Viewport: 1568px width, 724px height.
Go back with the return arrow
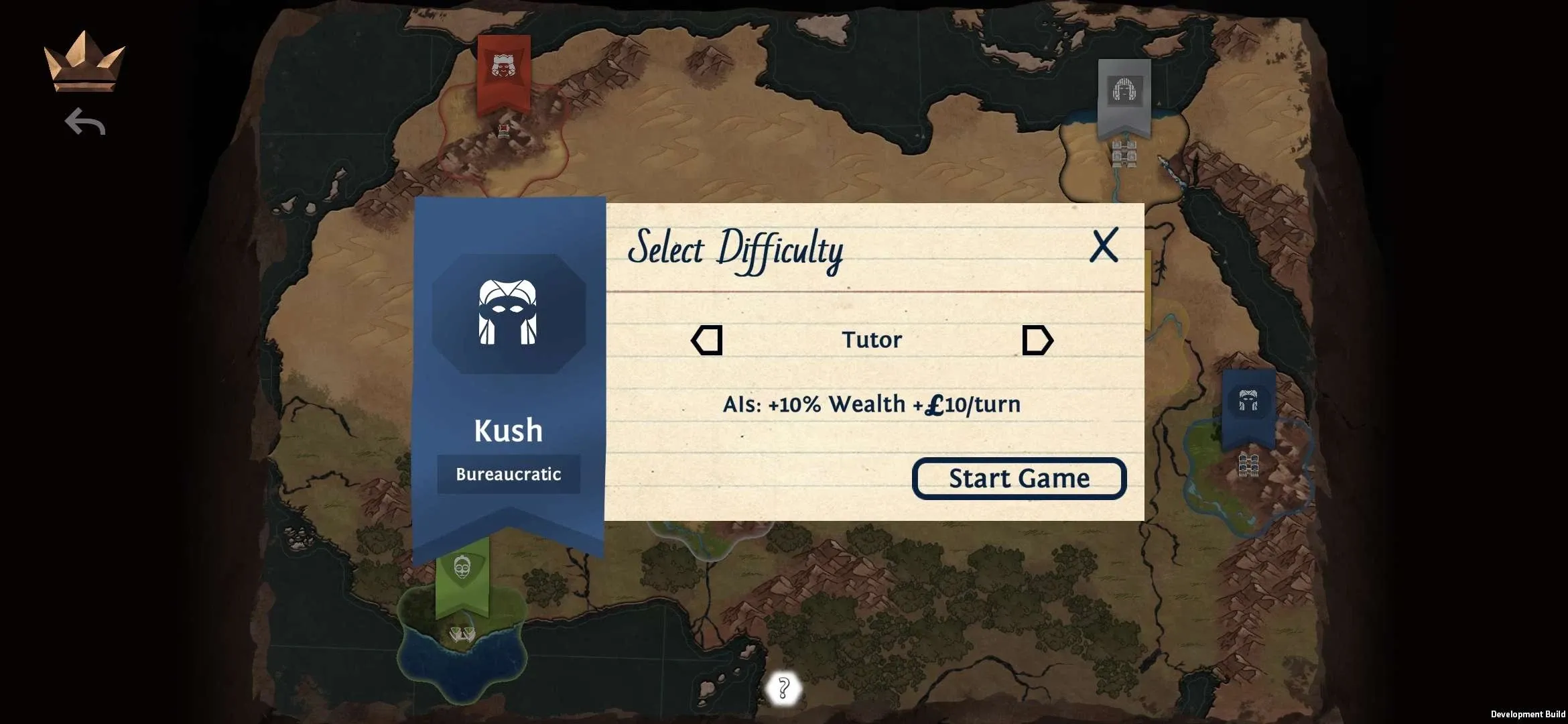[85, 122]
